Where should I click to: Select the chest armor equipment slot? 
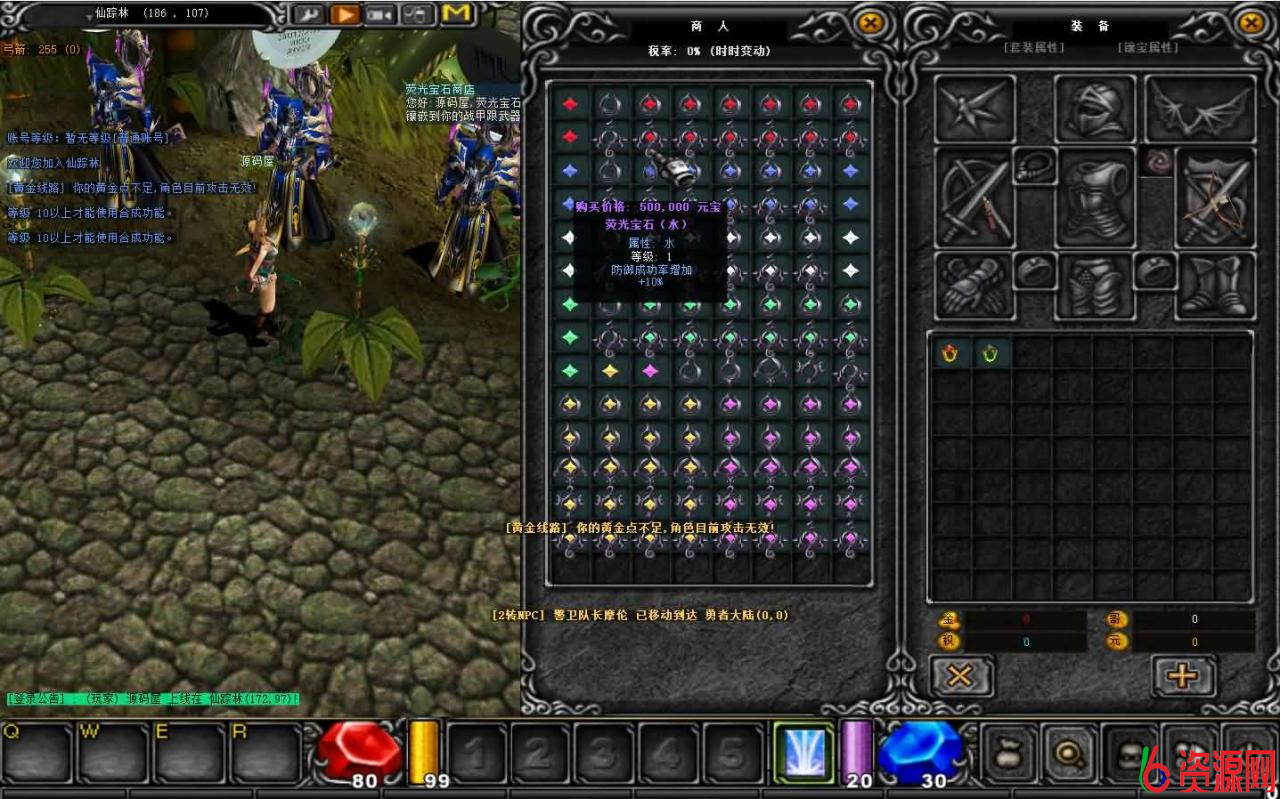coord(1095,196)
